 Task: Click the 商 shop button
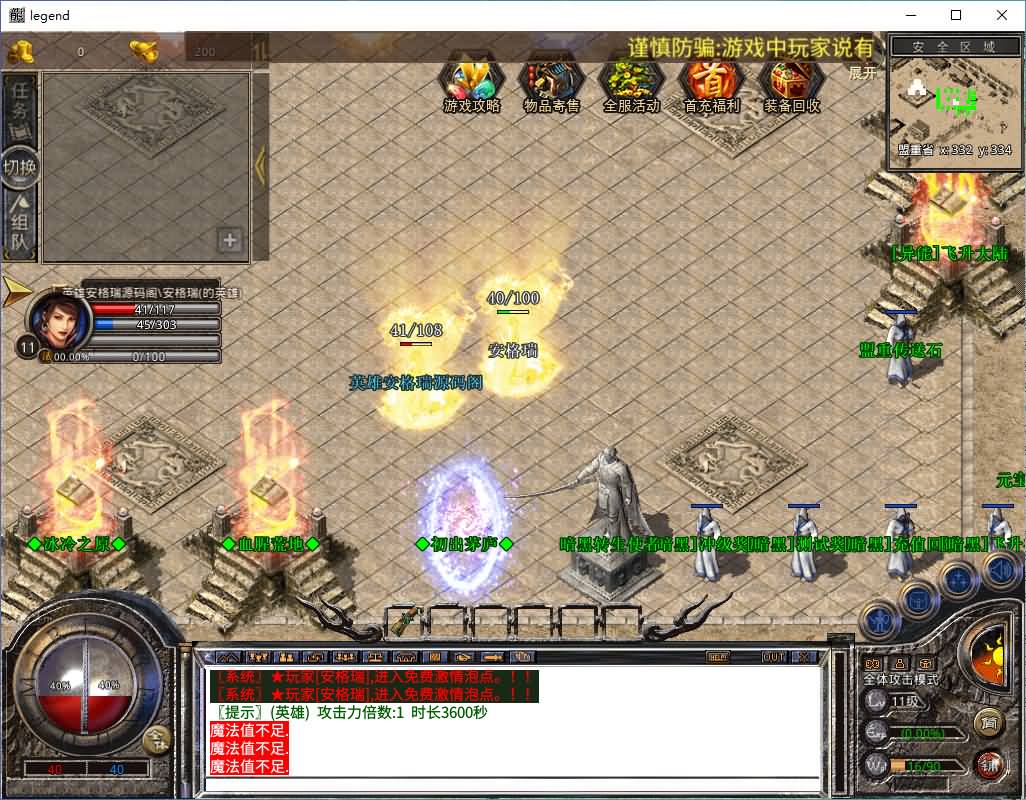click(988, 722)
